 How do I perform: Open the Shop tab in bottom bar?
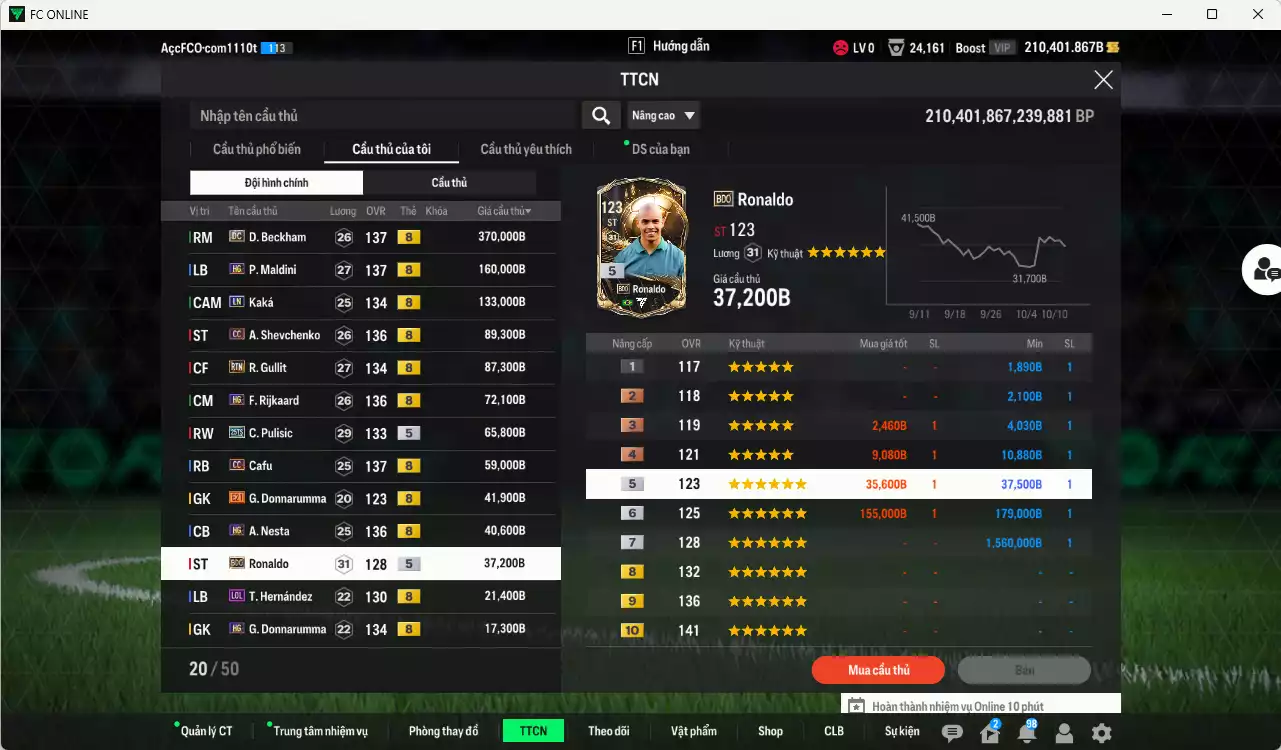coord(770,730)
